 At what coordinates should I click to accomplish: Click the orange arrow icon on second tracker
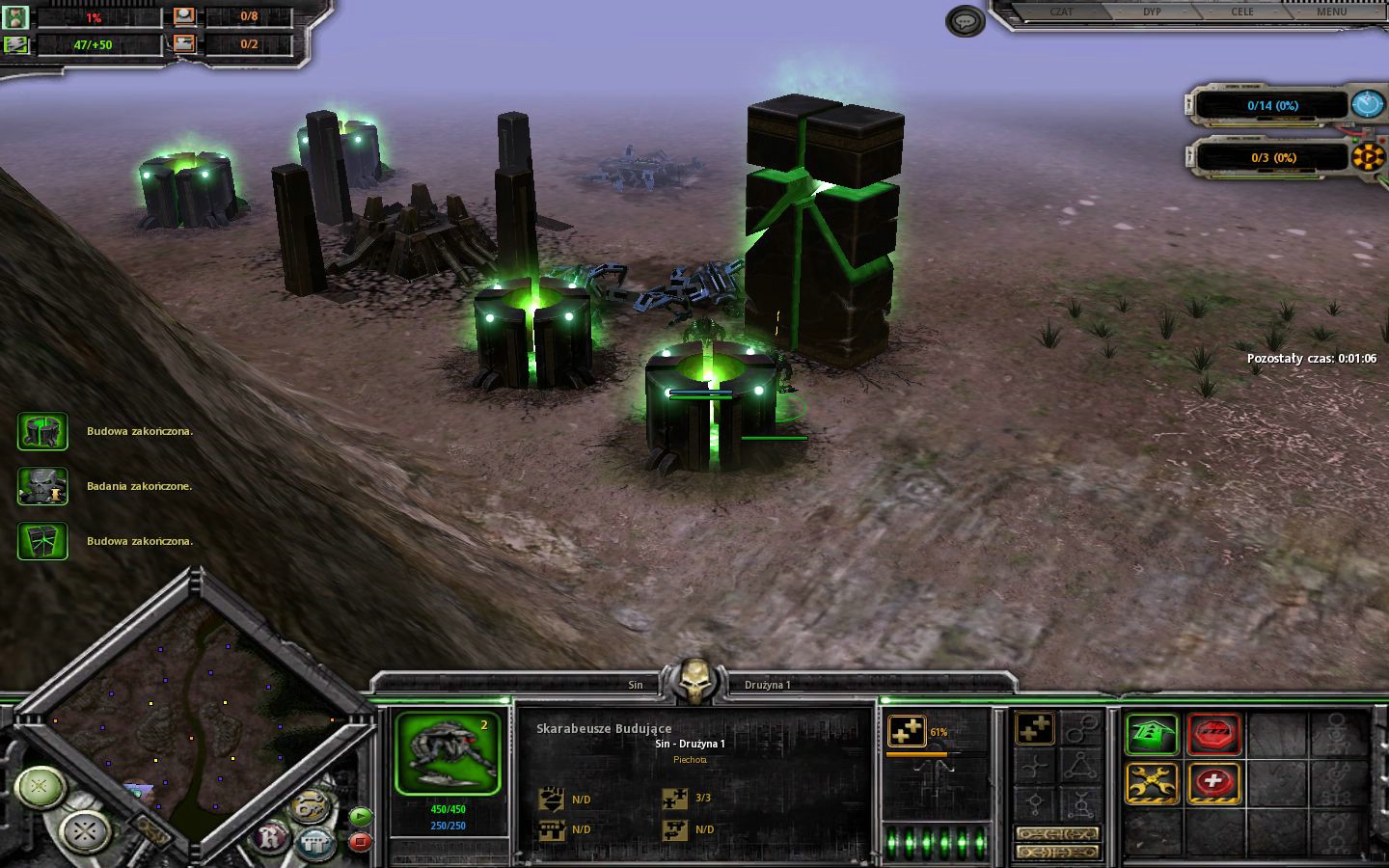pyautogui.click(x=1367, y=156)
